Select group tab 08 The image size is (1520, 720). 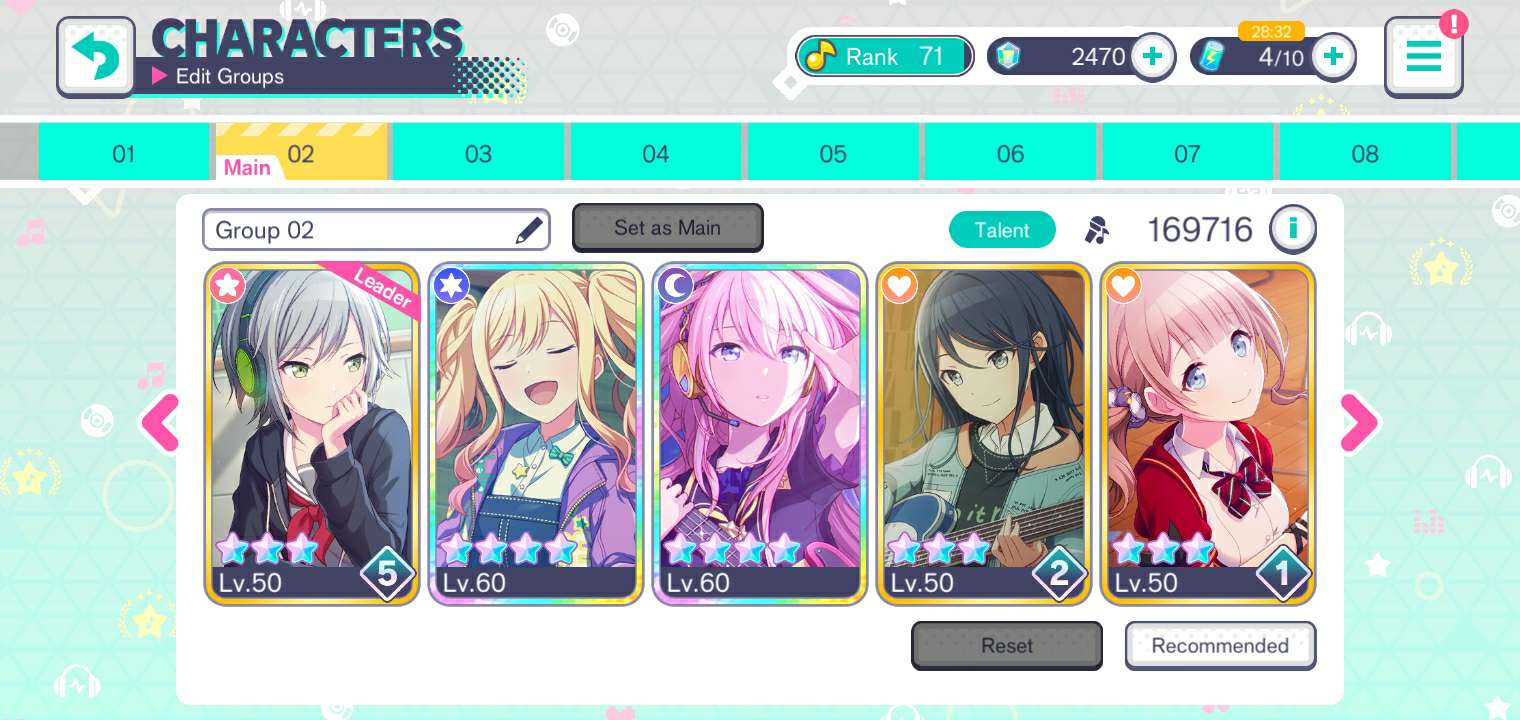pyautogui.click(x=1364, y=154)
